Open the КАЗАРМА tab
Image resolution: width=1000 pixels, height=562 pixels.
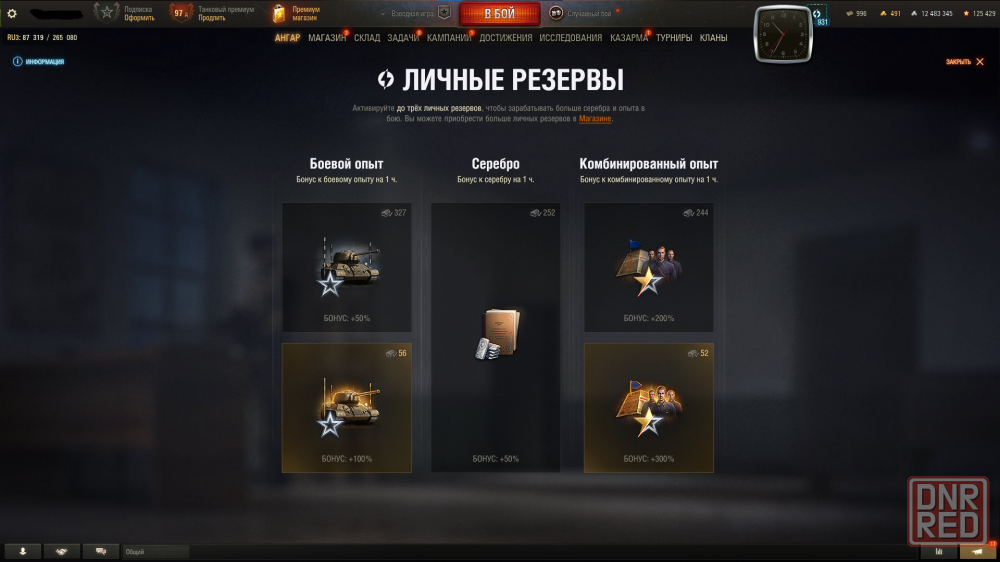pos(629,38)
